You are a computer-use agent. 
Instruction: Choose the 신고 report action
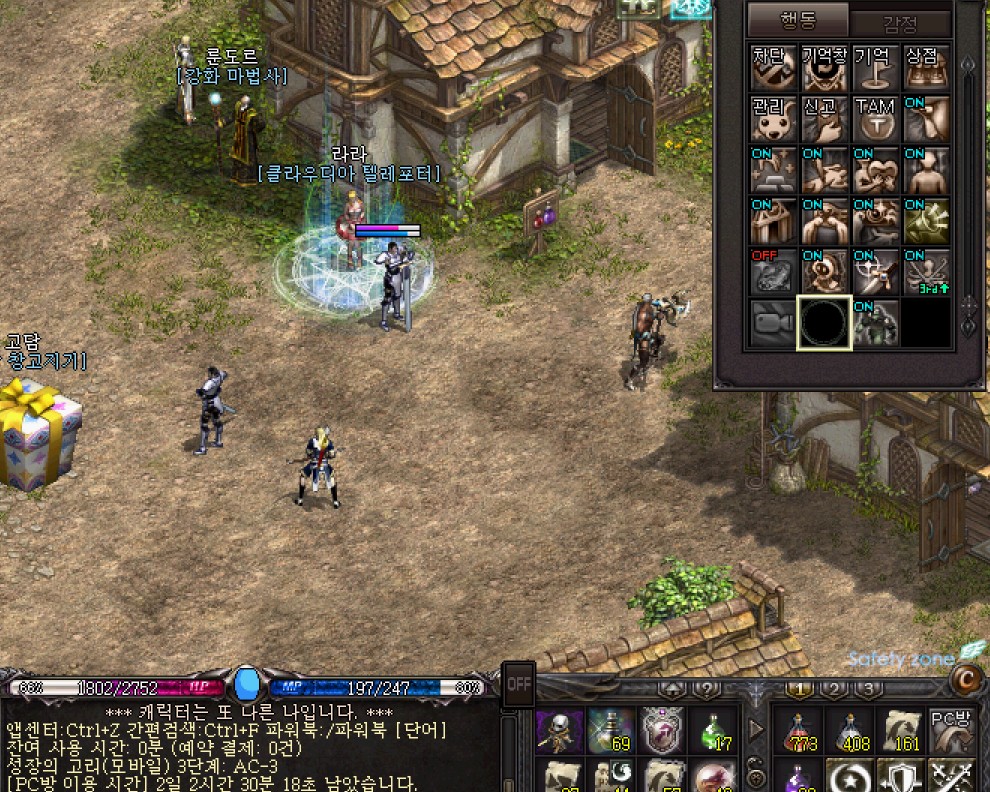click(825, 119)
